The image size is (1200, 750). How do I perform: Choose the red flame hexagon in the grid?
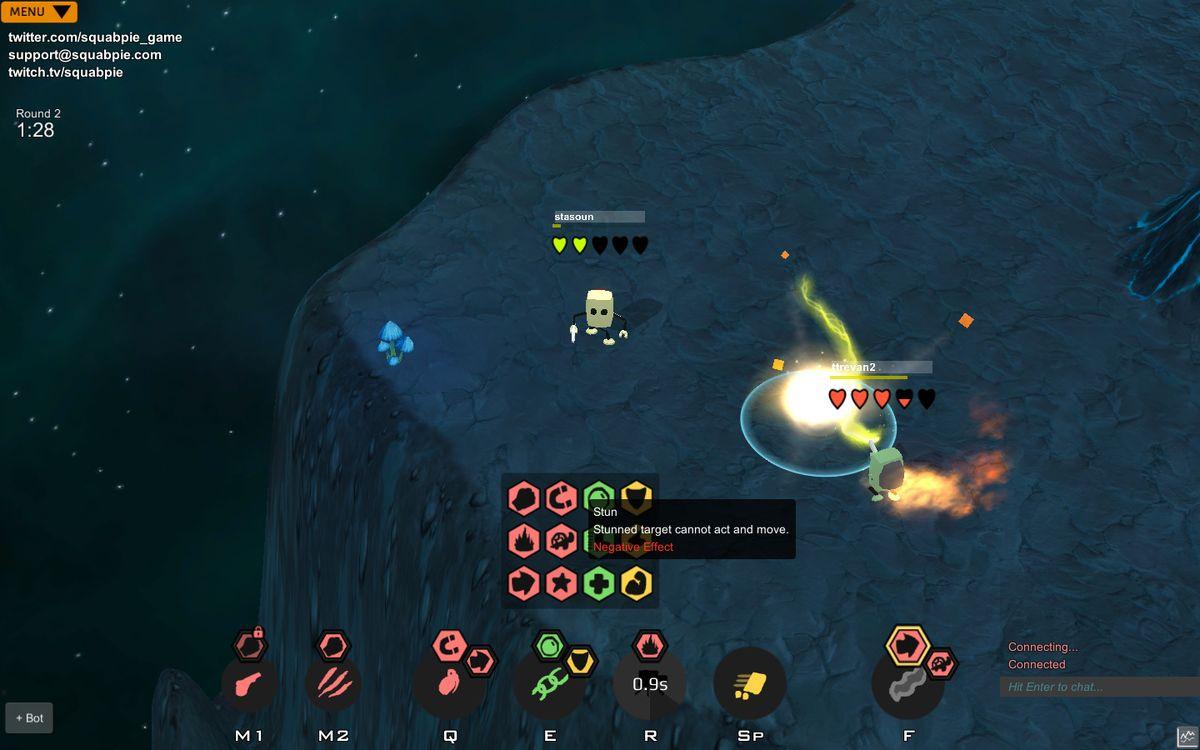click(523, 541)
